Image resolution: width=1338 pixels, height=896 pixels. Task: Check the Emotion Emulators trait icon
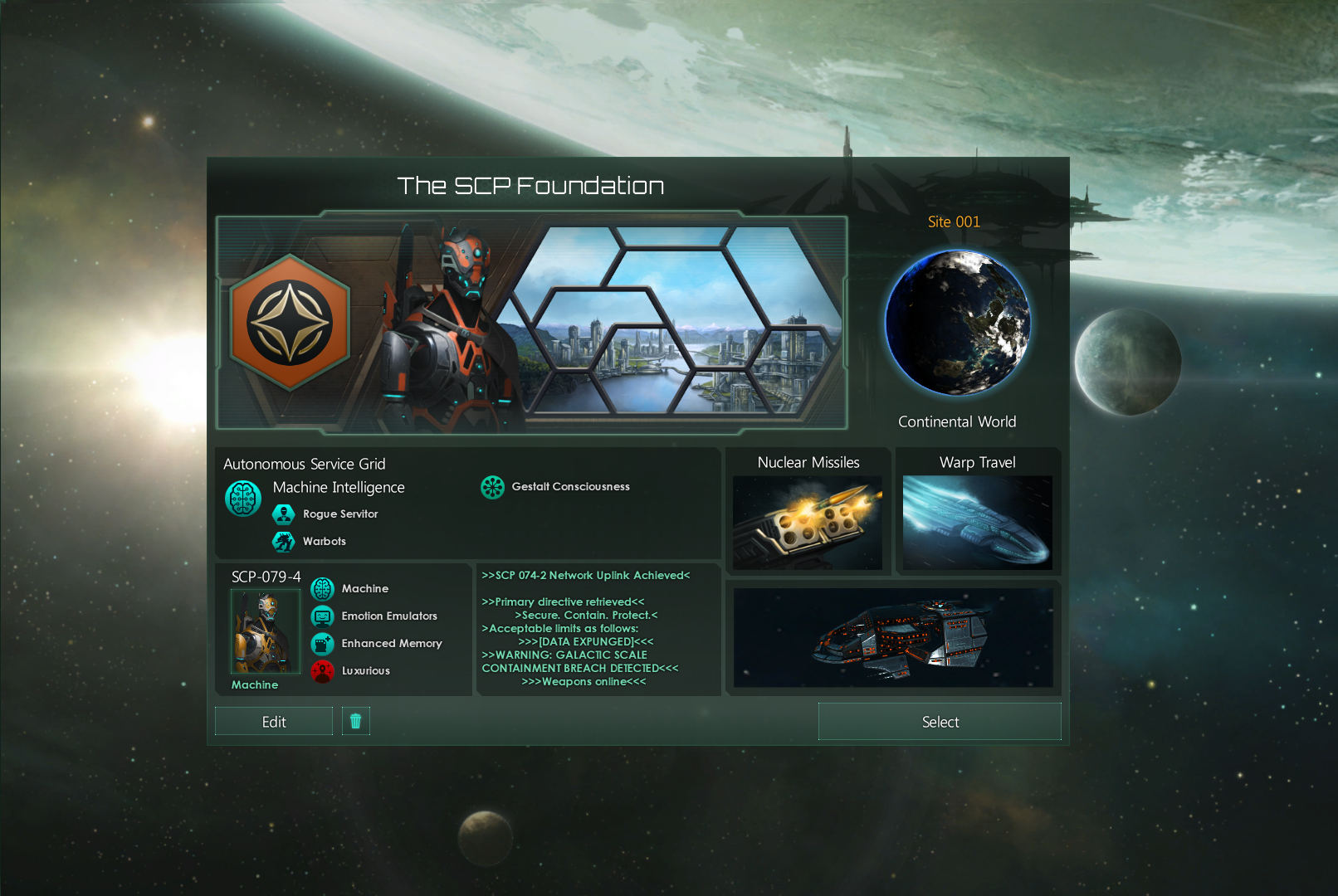(322, 616)
